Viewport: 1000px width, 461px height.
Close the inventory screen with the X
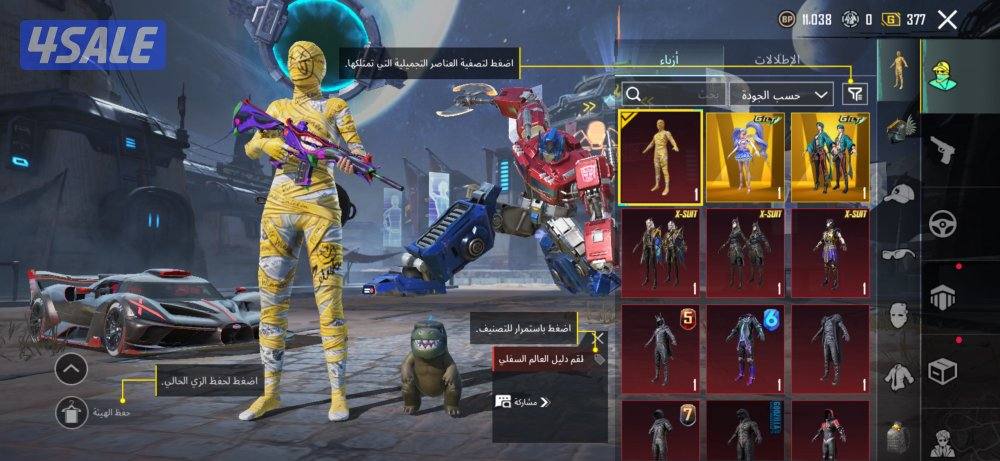pyautogui.click(x=947, y=19)
